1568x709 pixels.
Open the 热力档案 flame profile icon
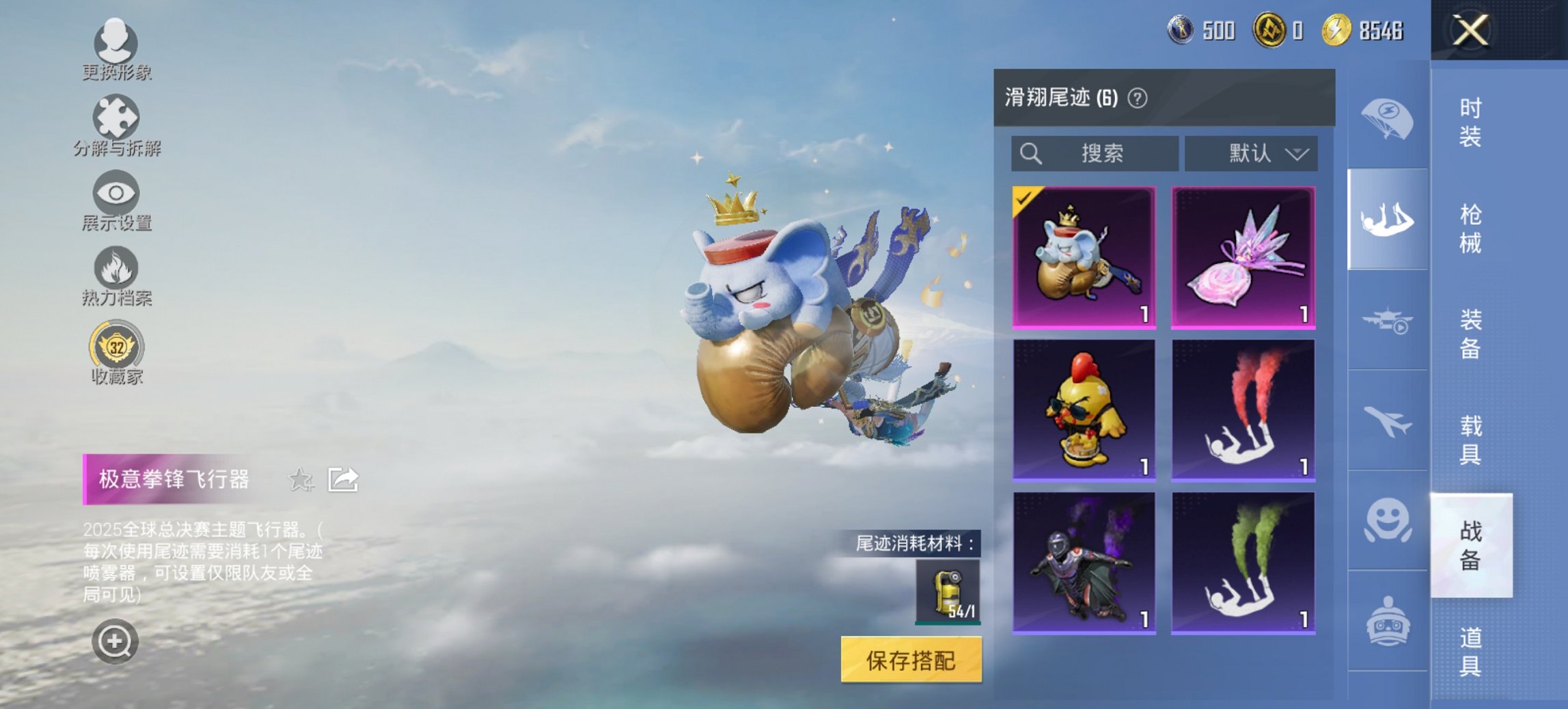115,271
